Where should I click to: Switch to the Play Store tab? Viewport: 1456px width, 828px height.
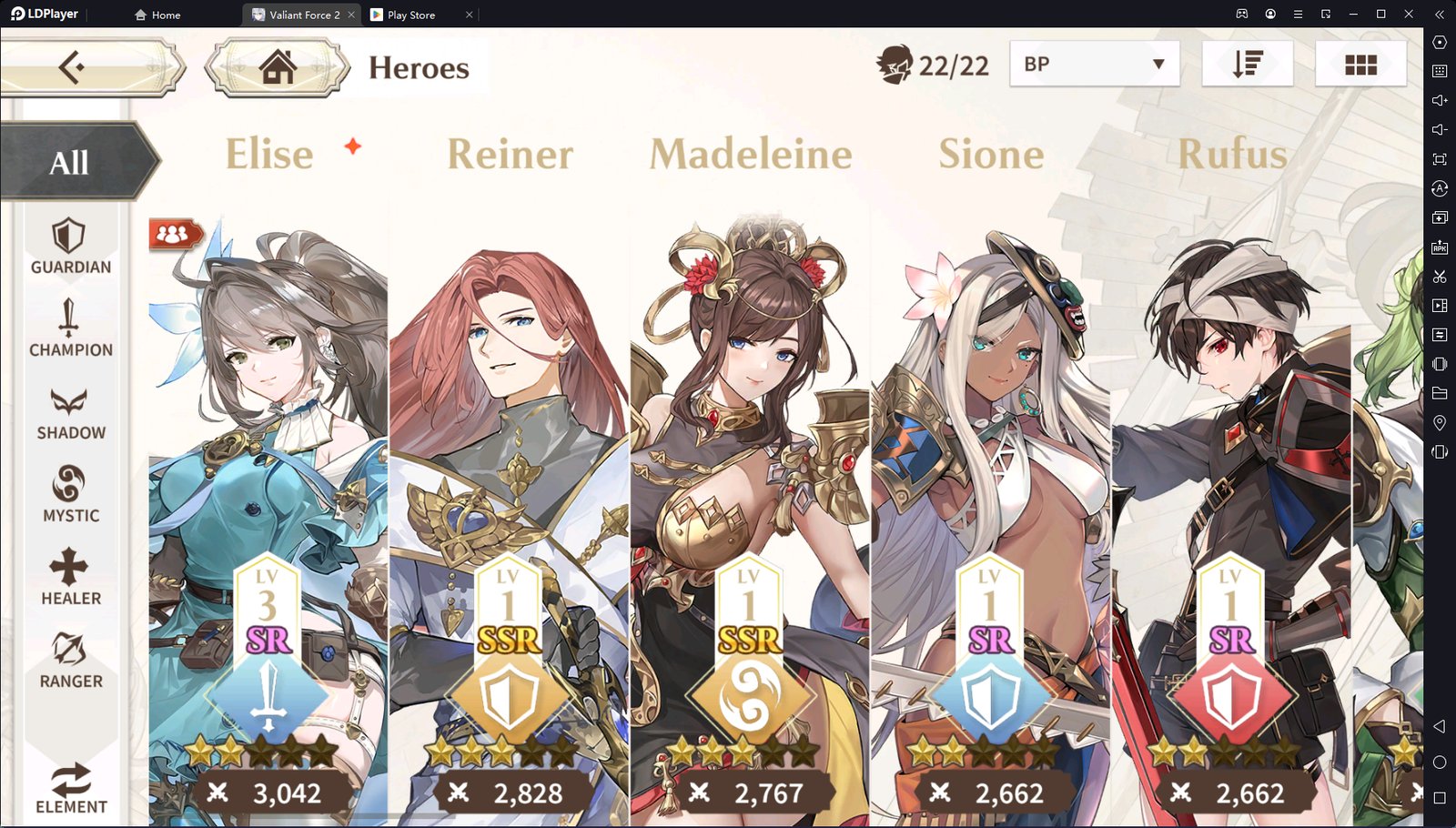pos(411,15)
